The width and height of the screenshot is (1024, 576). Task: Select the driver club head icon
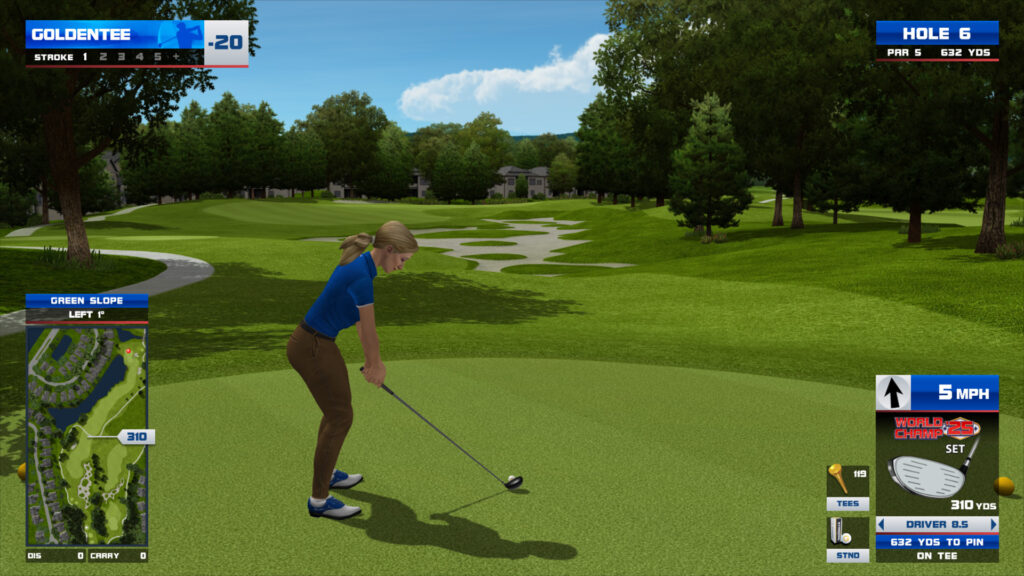coord(926,474)
